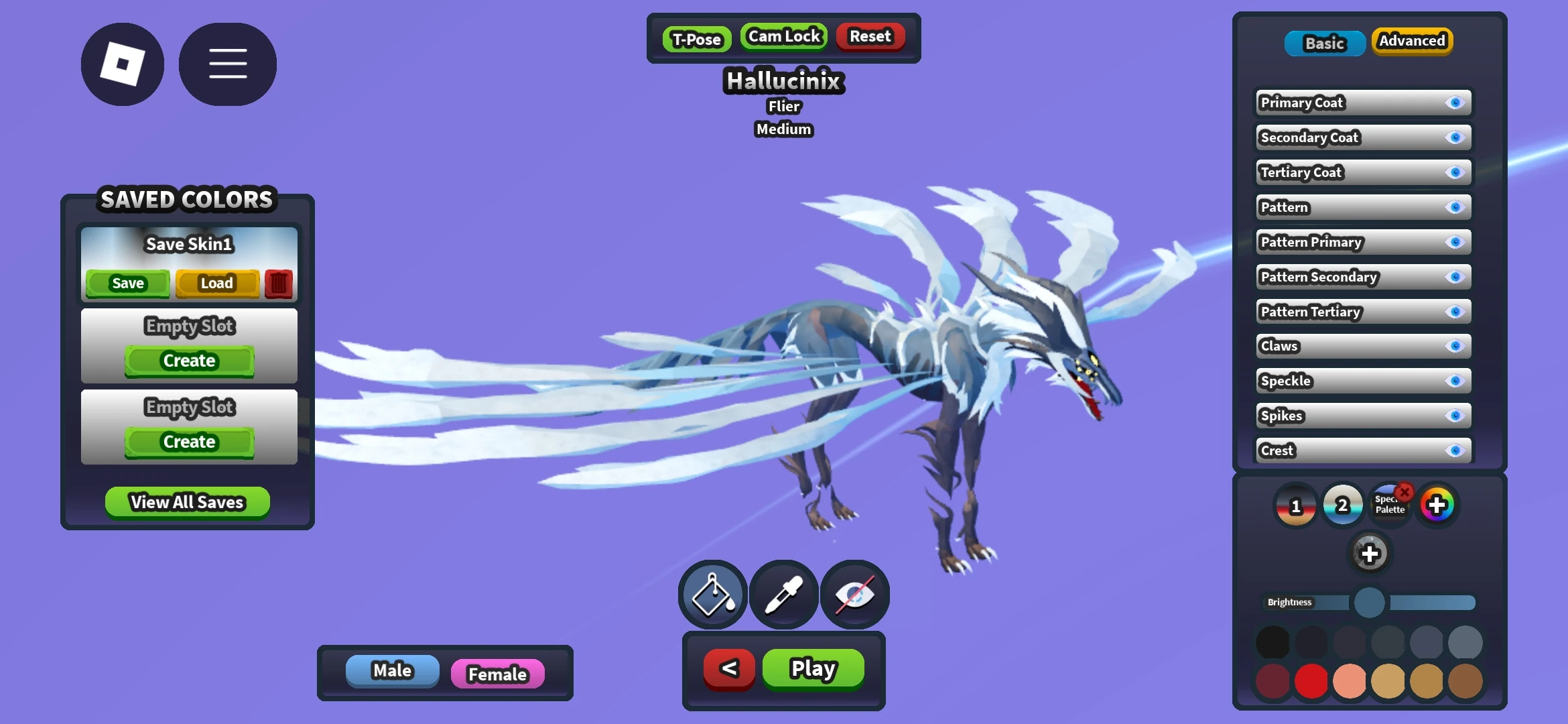Delete the Spec Palette via red X
Viewport: 1568px width, 724px height.
click(1404, 491)
